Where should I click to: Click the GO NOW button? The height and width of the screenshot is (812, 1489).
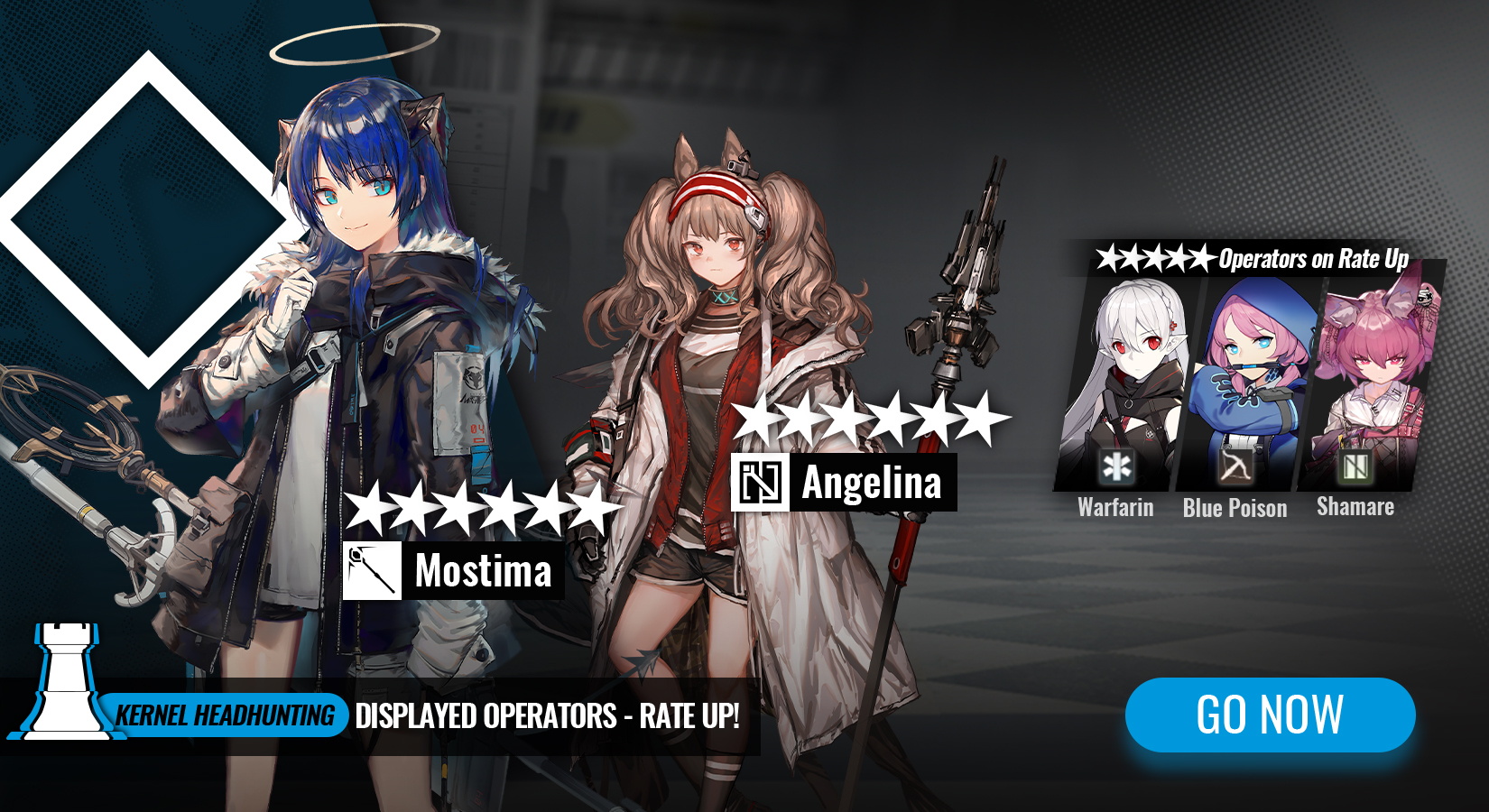(x=1270, y=715)
